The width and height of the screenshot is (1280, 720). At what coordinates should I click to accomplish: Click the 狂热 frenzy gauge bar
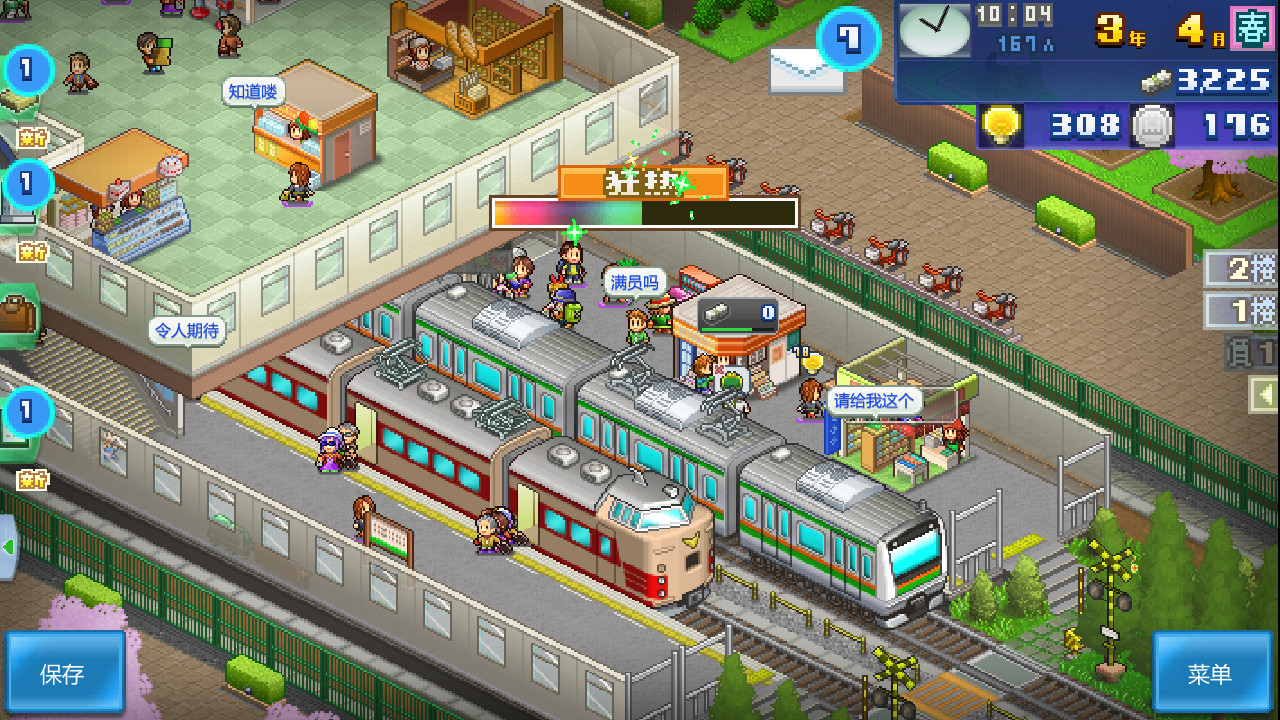pos(640,211)
